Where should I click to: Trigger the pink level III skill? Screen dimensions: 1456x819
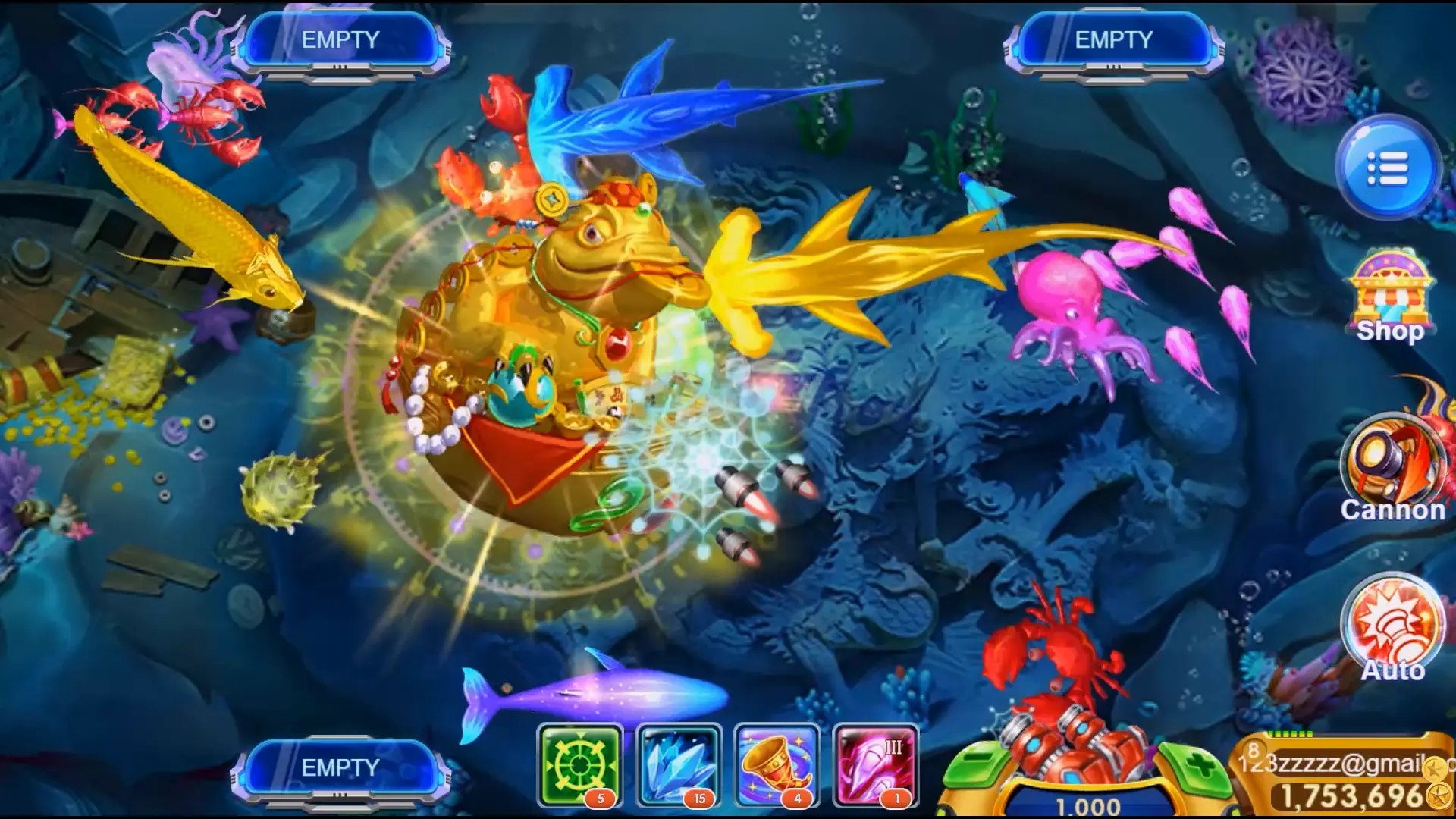[874, 764]
